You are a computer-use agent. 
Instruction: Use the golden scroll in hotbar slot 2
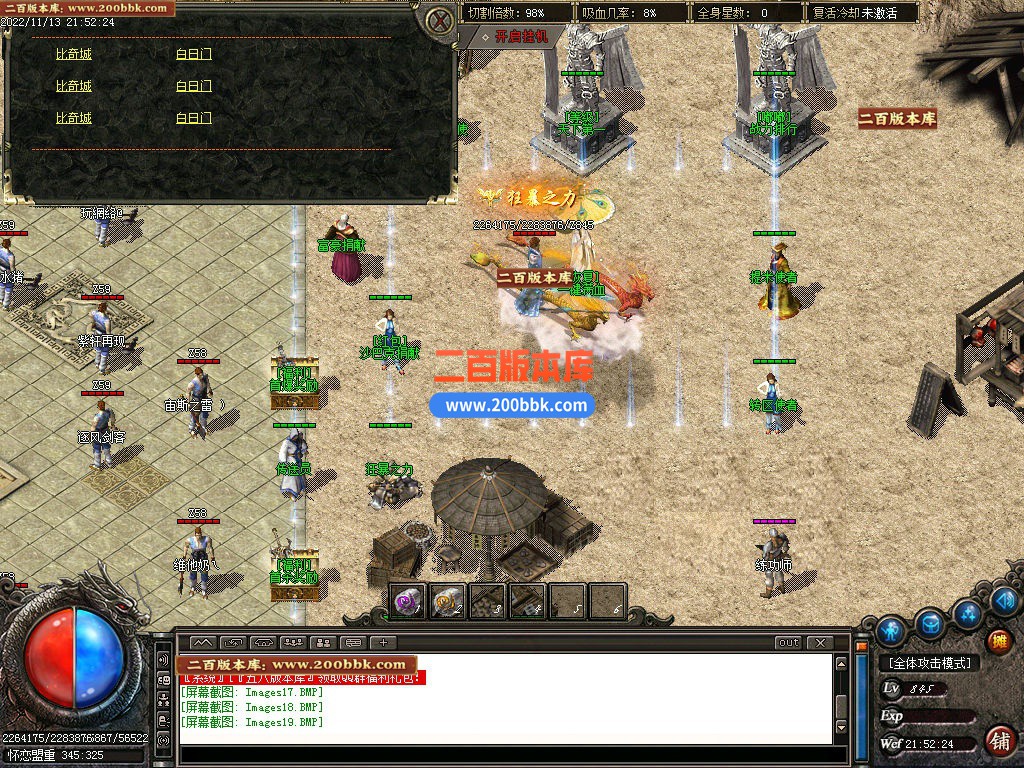click(447, 601)
